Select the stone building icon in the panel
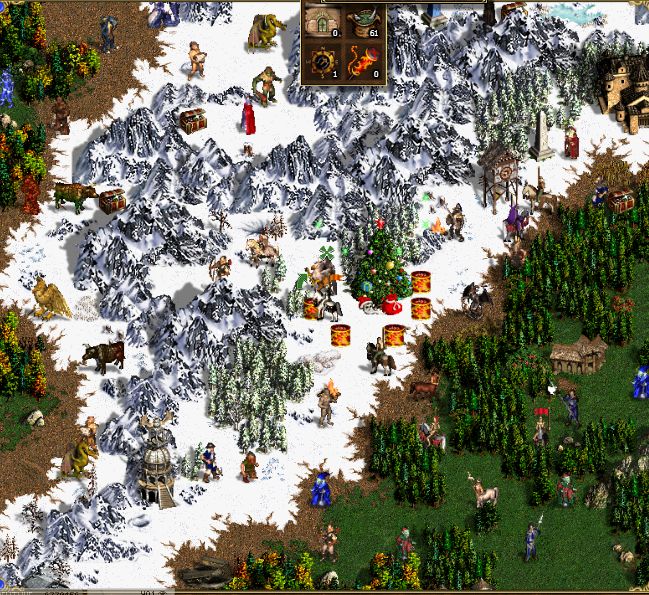Image resolution: width=649 pixels, height=595 pixels. [x=322, y=23]
